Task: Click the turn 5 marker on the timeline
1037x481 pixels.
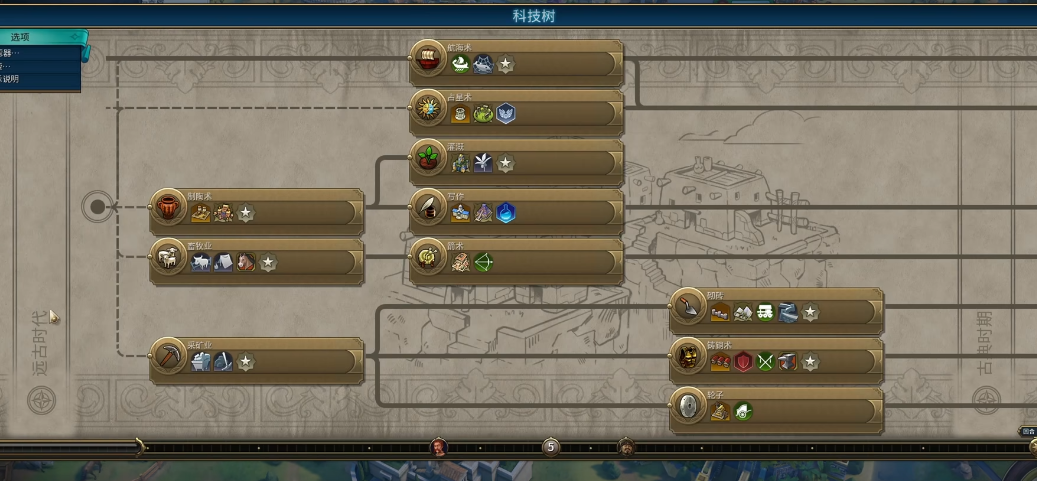Action: pyautogui.click(x=551, y=446)
